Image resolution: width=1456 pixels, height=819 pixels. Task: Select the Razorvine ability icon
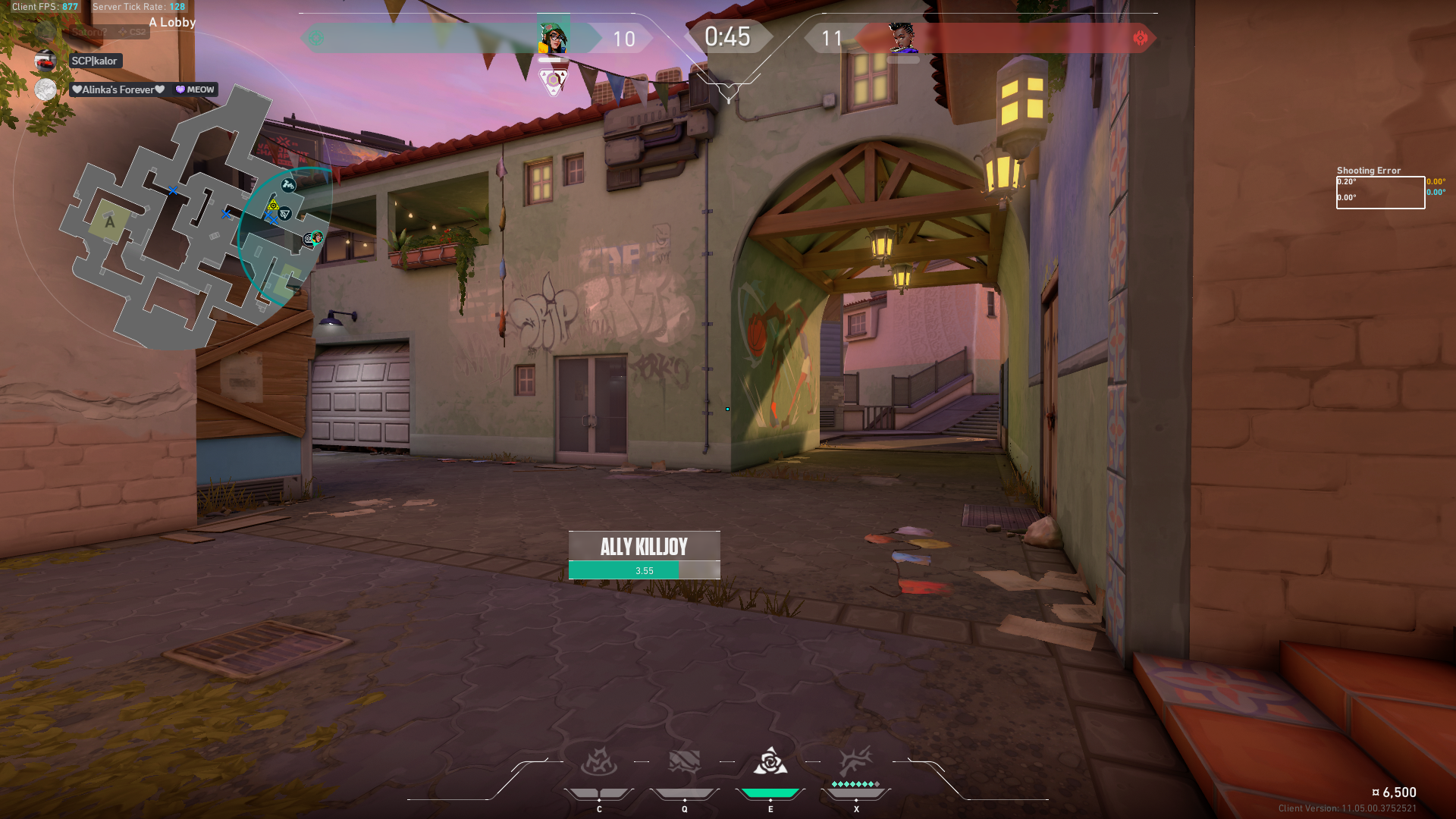pyautogui.click(x=599, y=762)
